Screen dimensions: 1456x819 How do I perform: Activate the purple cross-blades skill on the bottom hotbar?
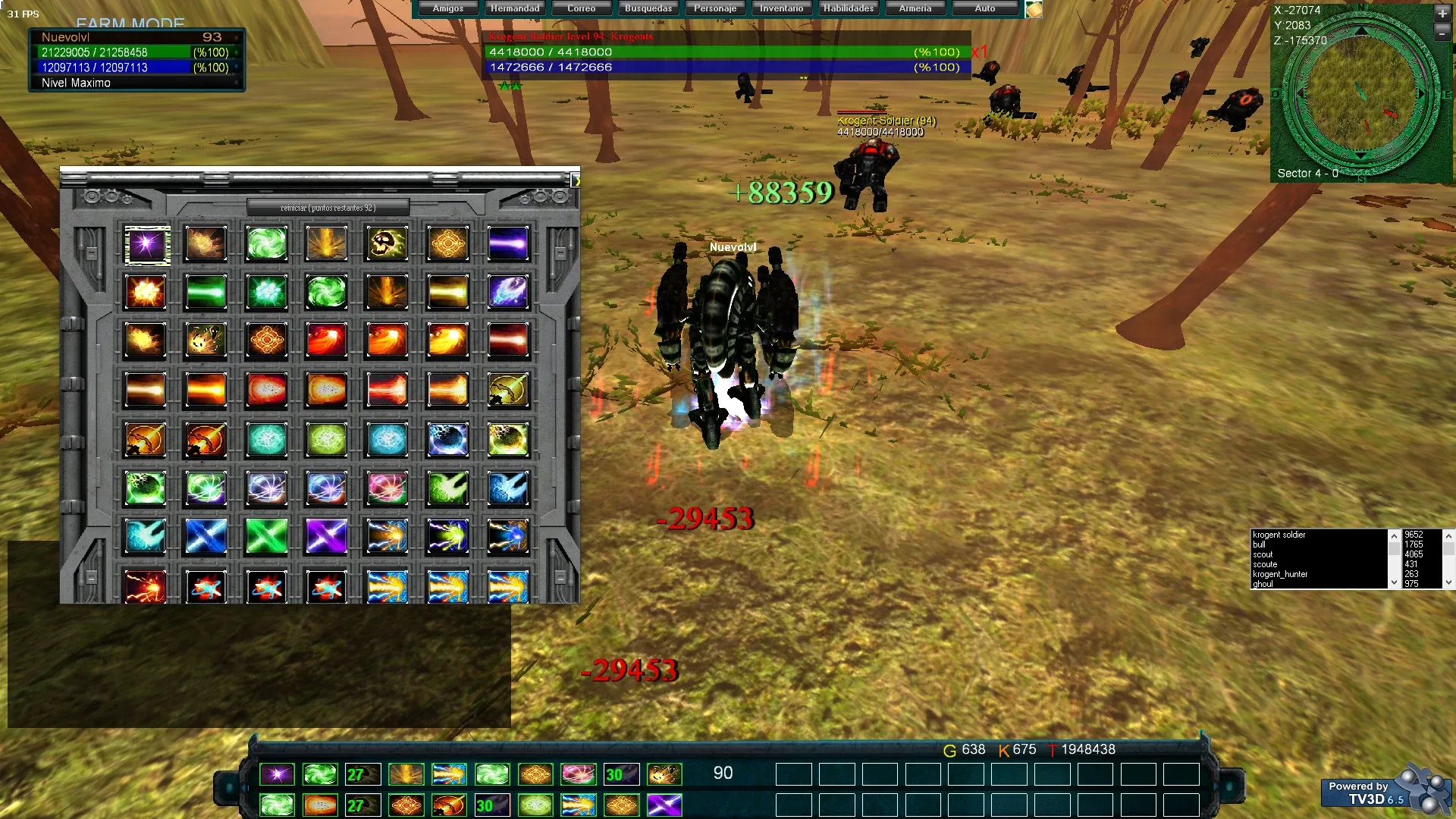665,805
